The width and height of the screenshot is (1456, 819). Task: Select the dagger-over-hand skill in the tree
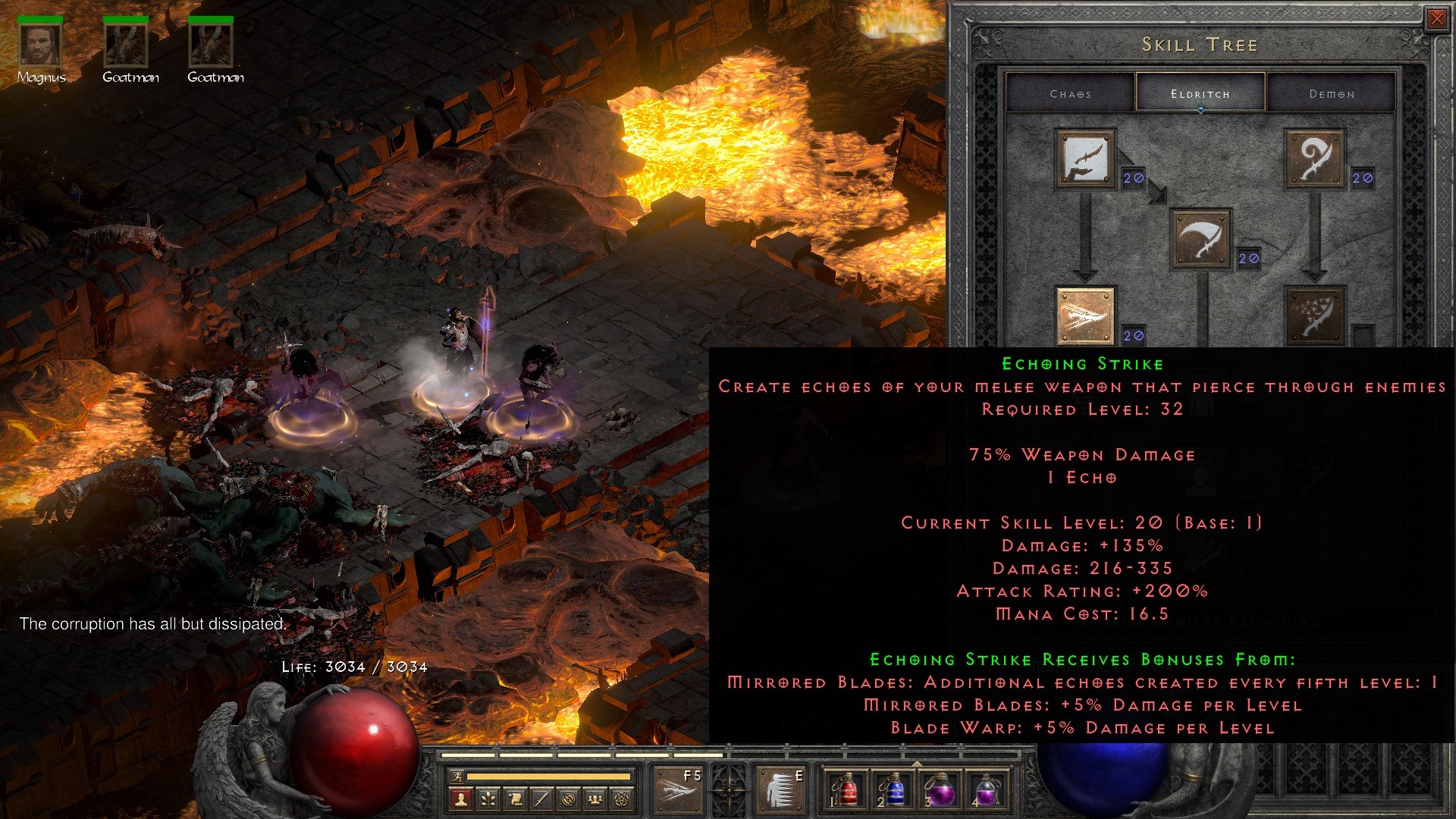pos(1085,159)
